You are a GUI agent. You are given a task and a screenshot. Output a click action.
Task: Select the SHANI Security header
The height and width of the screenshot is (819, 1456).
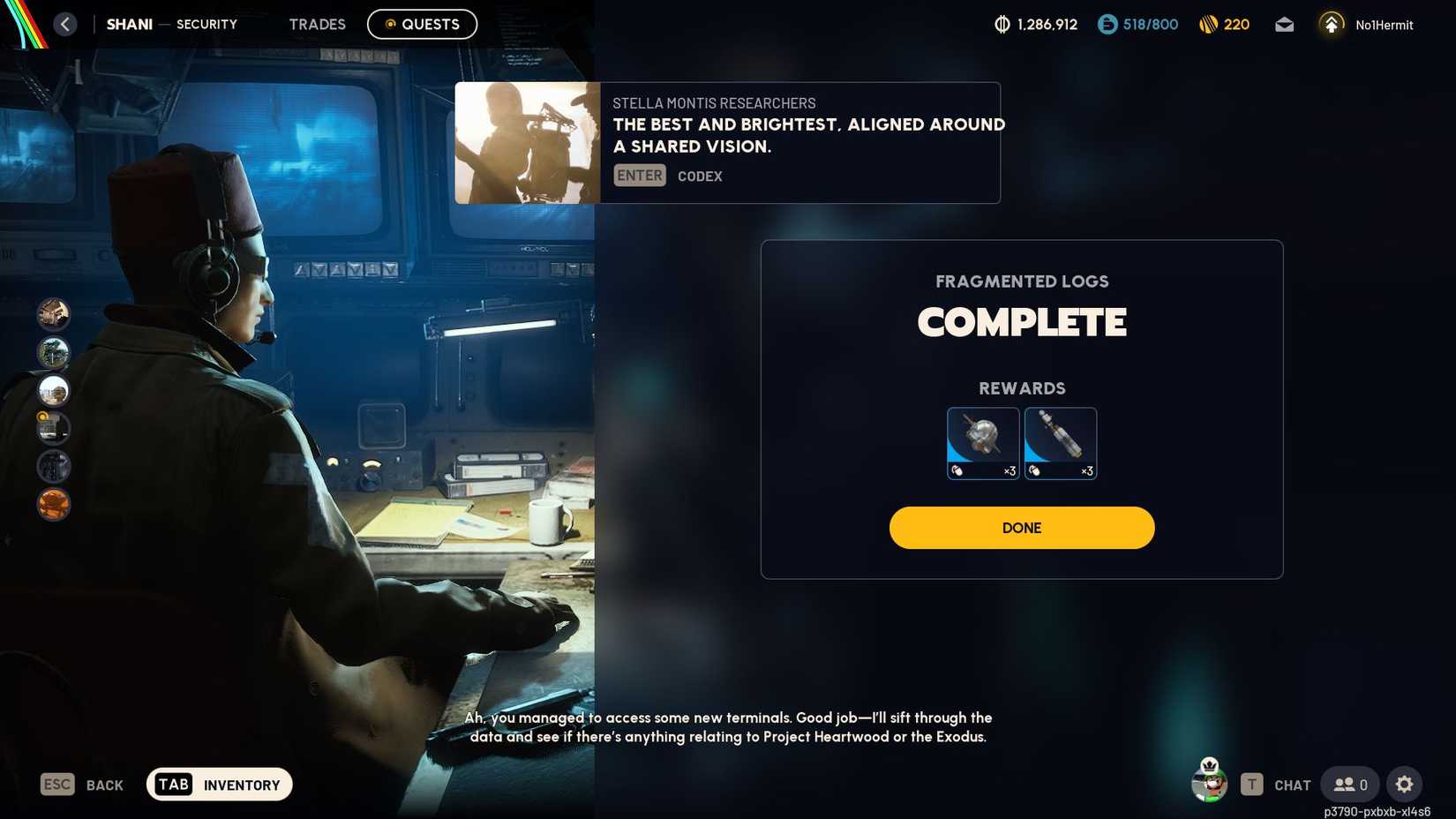point(129,24)
